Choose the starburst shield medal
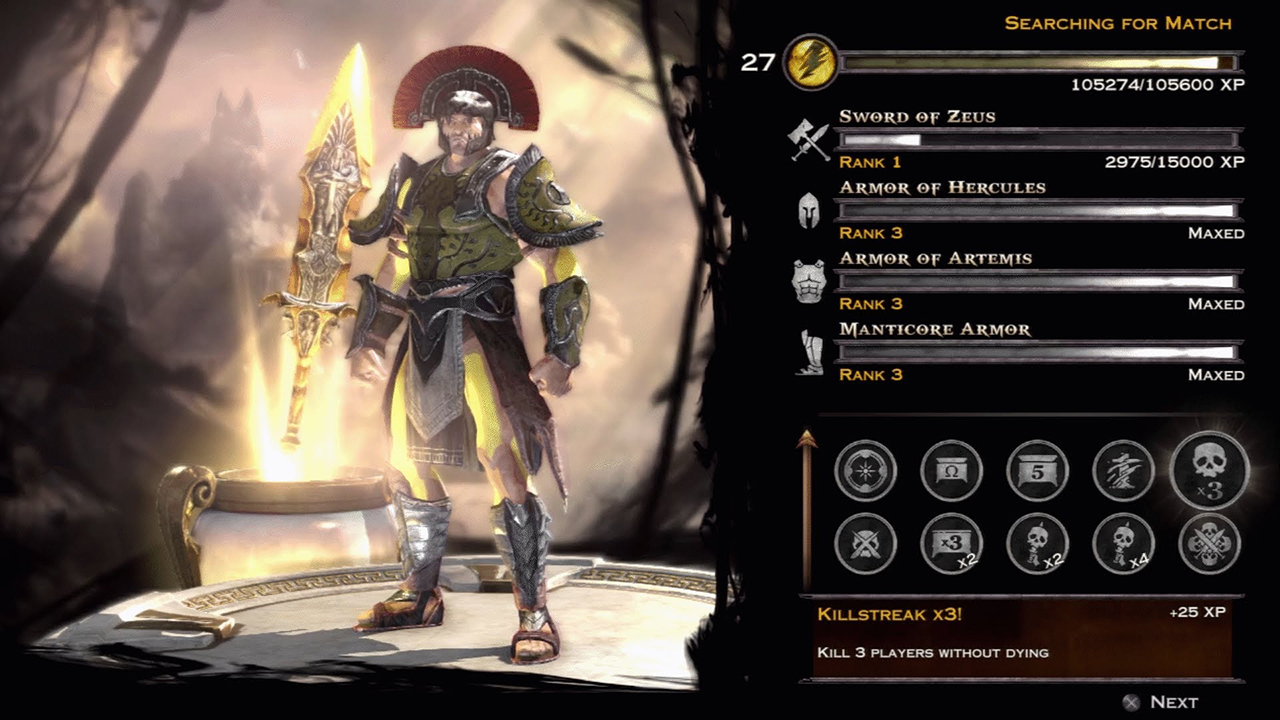The height and width of the screenshot is (720, 1280). (865, 470)
